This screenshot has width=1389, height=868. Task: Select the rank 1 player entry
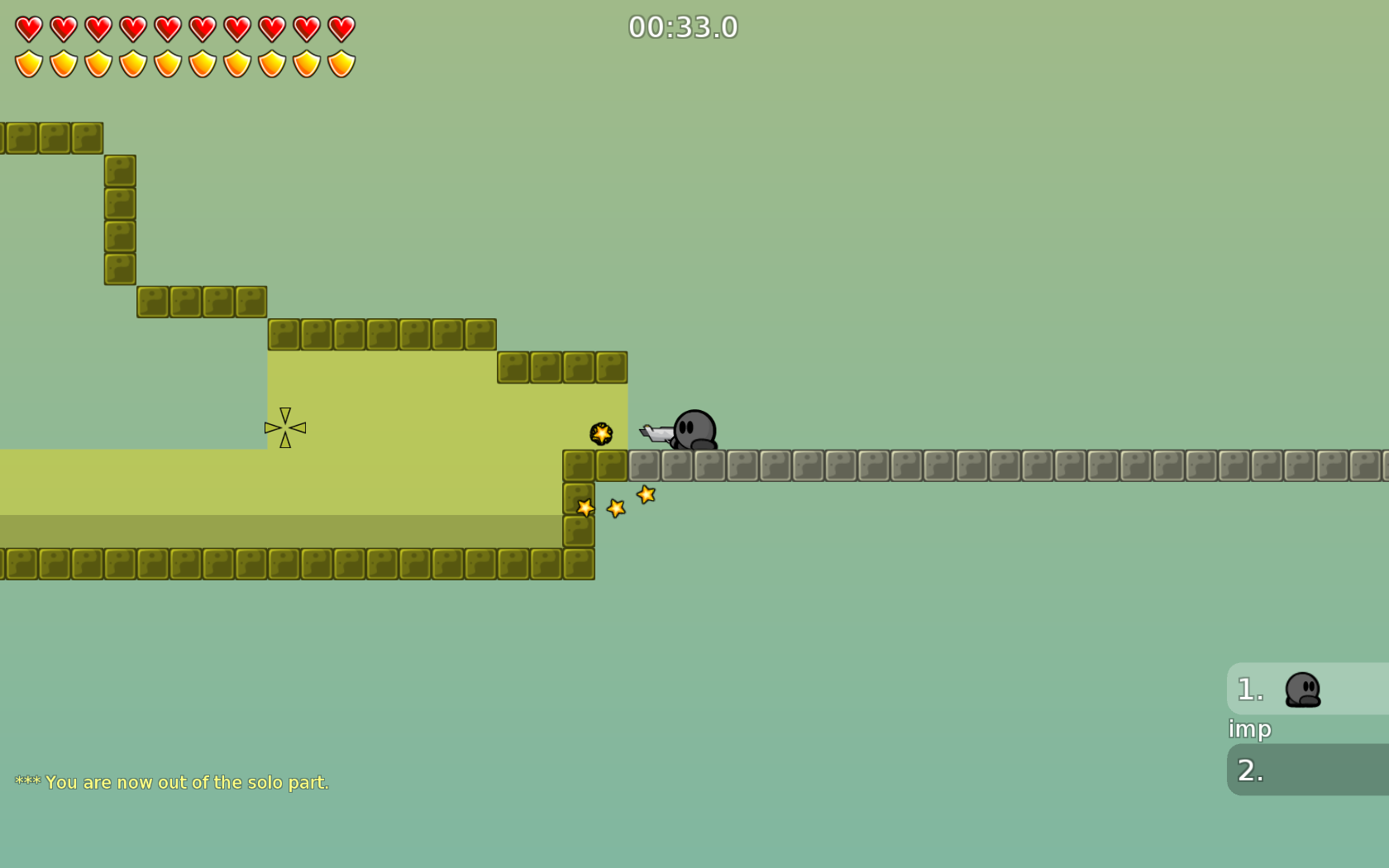1306,689
